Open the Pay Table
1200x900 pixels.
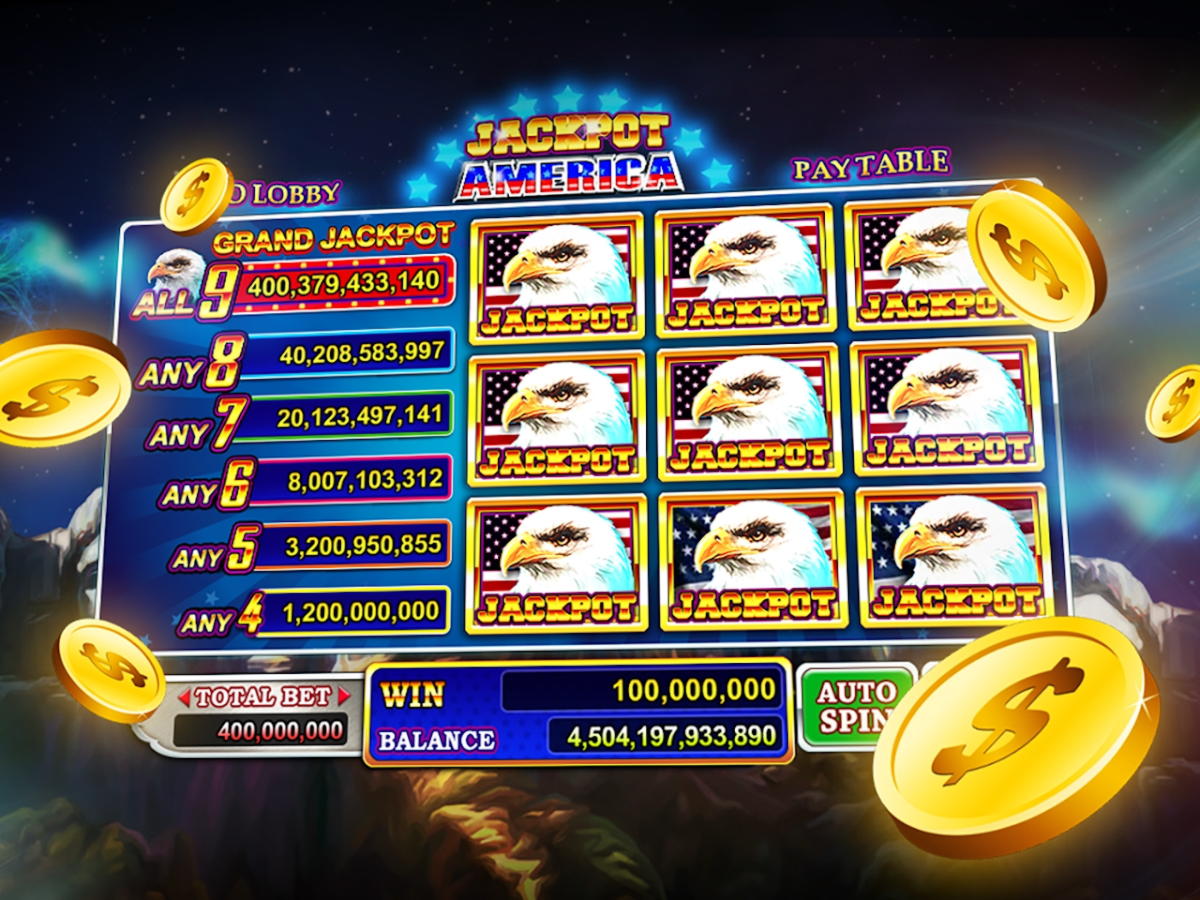(870, 165)
